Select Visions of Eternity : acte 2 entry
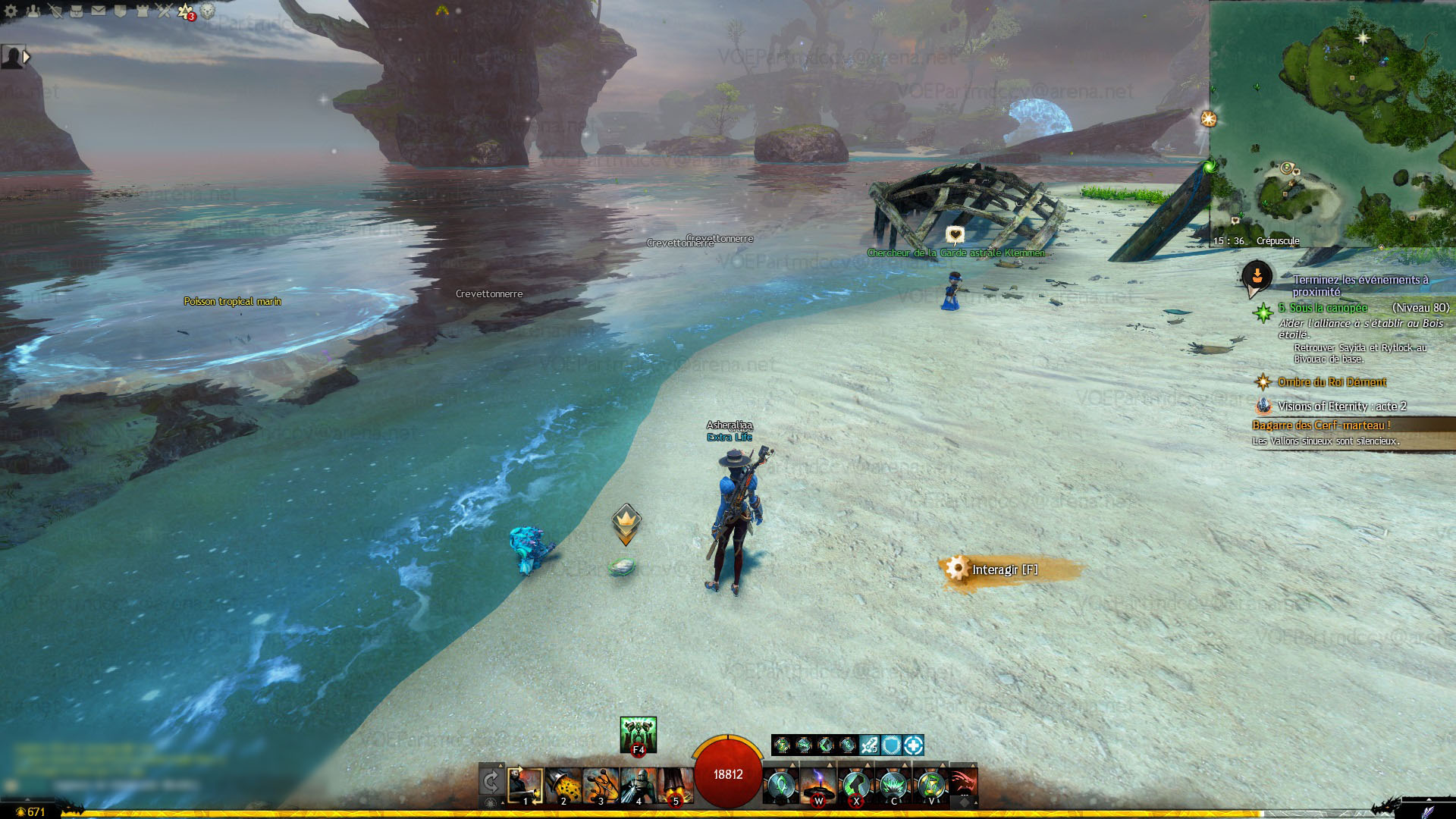Image resolution: width=1456 pixels, height=819 pixels. (1341, 406)
